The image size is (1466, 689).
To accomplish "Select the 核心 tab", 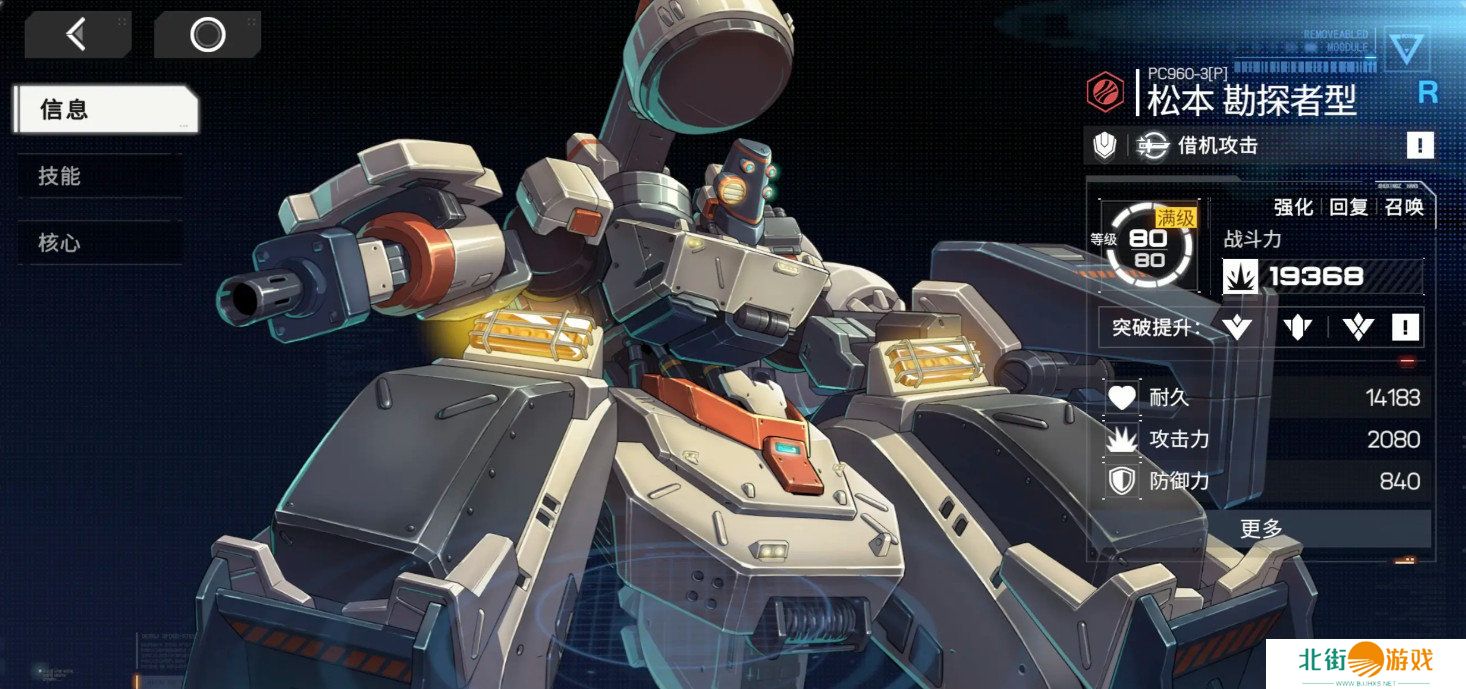I will [x=98, y=243].
